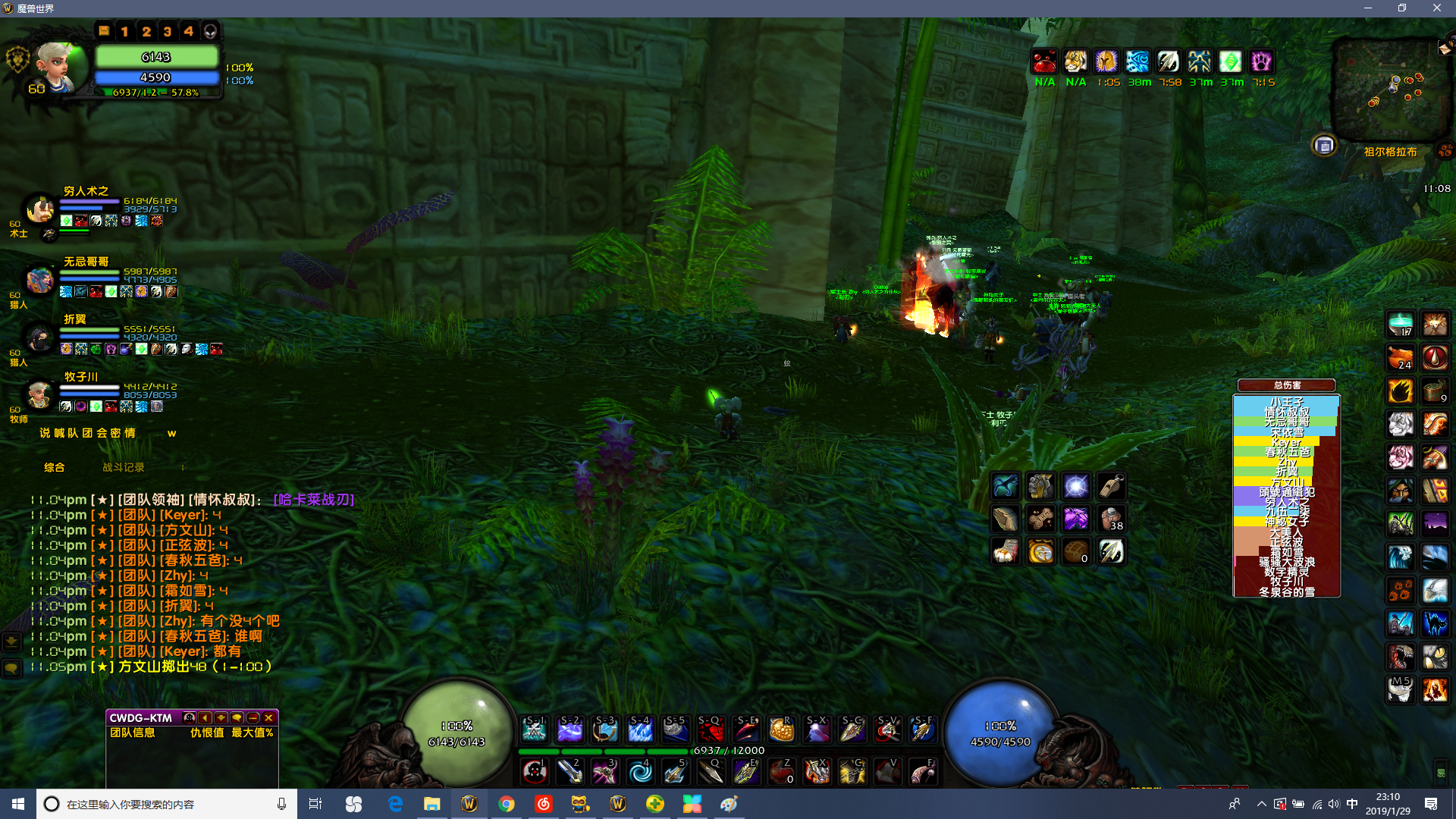Click the flask item with 38 charges

coord(1111,519)
